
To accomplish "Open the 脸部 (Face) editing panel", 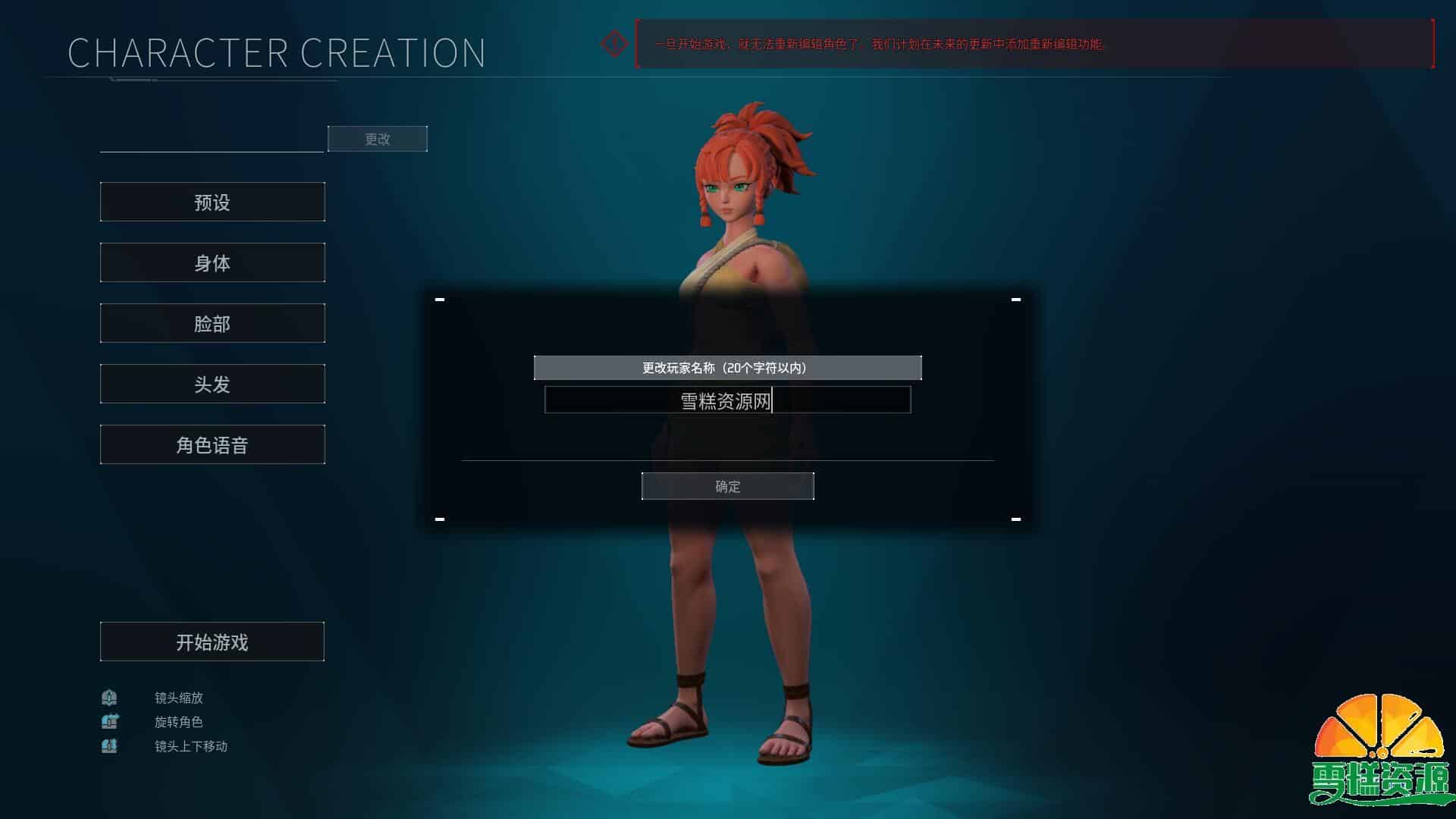I will (212, 323).
